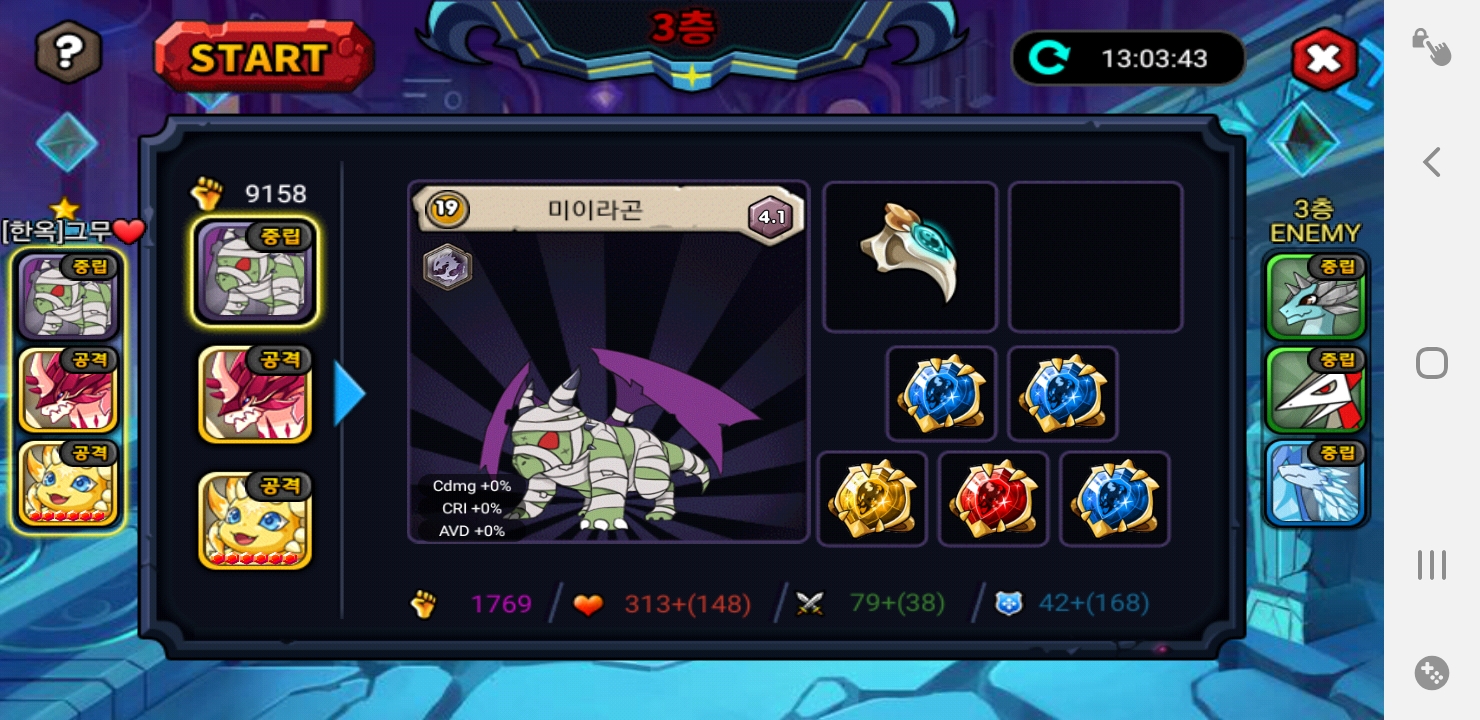1480x720 pixels.
Task: Inspect the white red-eyed enemy dragon
Action: click(x=1317, y=390)
